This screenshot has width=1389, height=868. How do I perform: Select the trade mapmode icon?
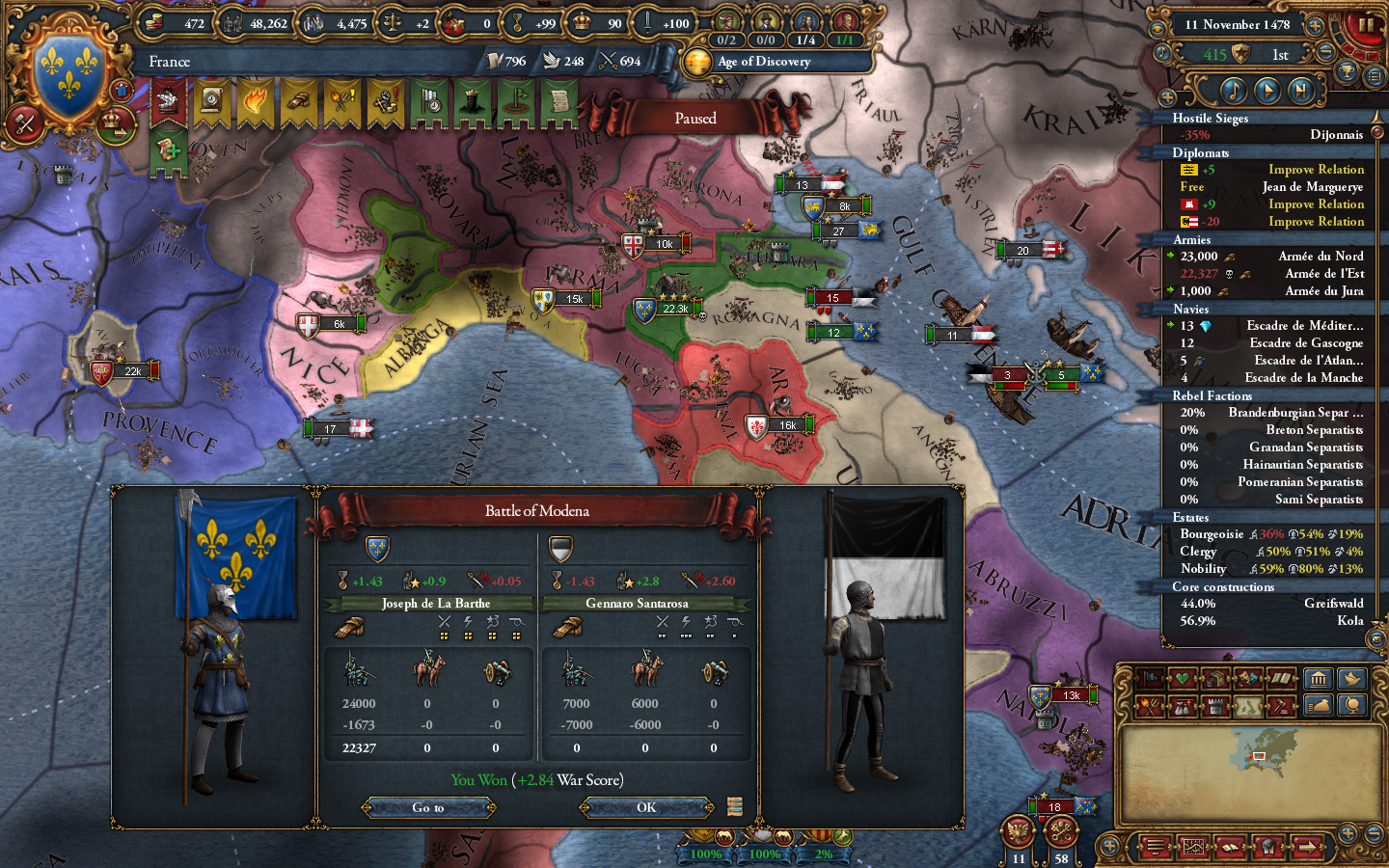(x=1215, y=678)
